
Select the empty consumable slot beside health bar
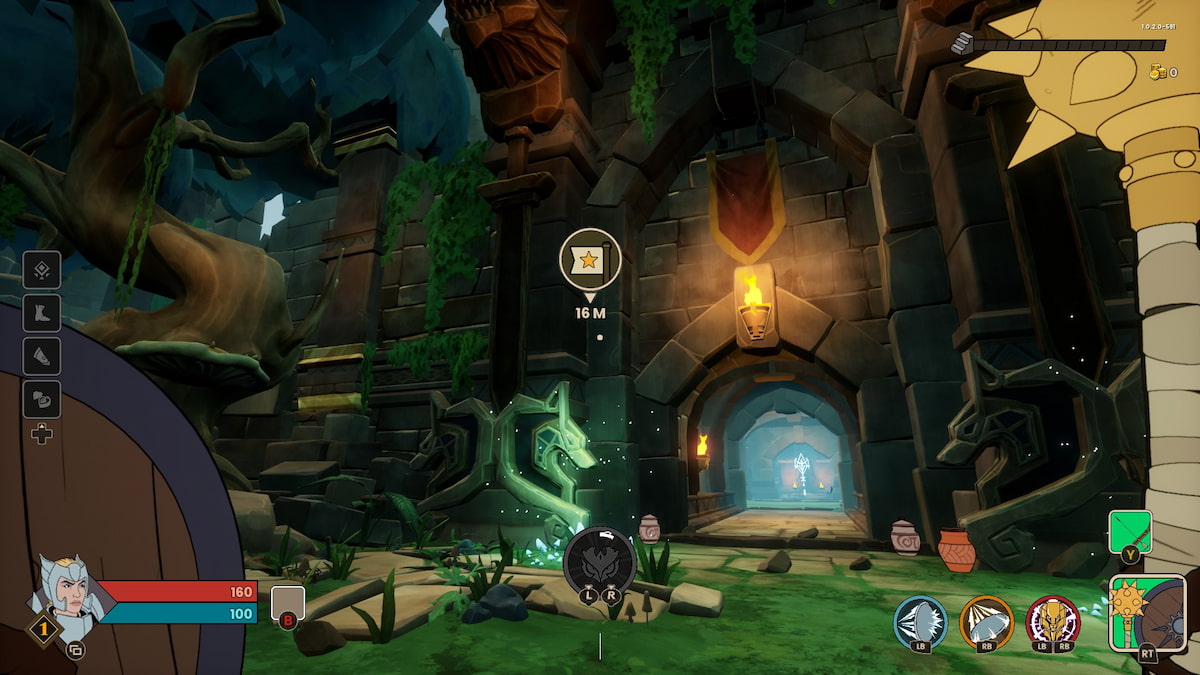287,603
